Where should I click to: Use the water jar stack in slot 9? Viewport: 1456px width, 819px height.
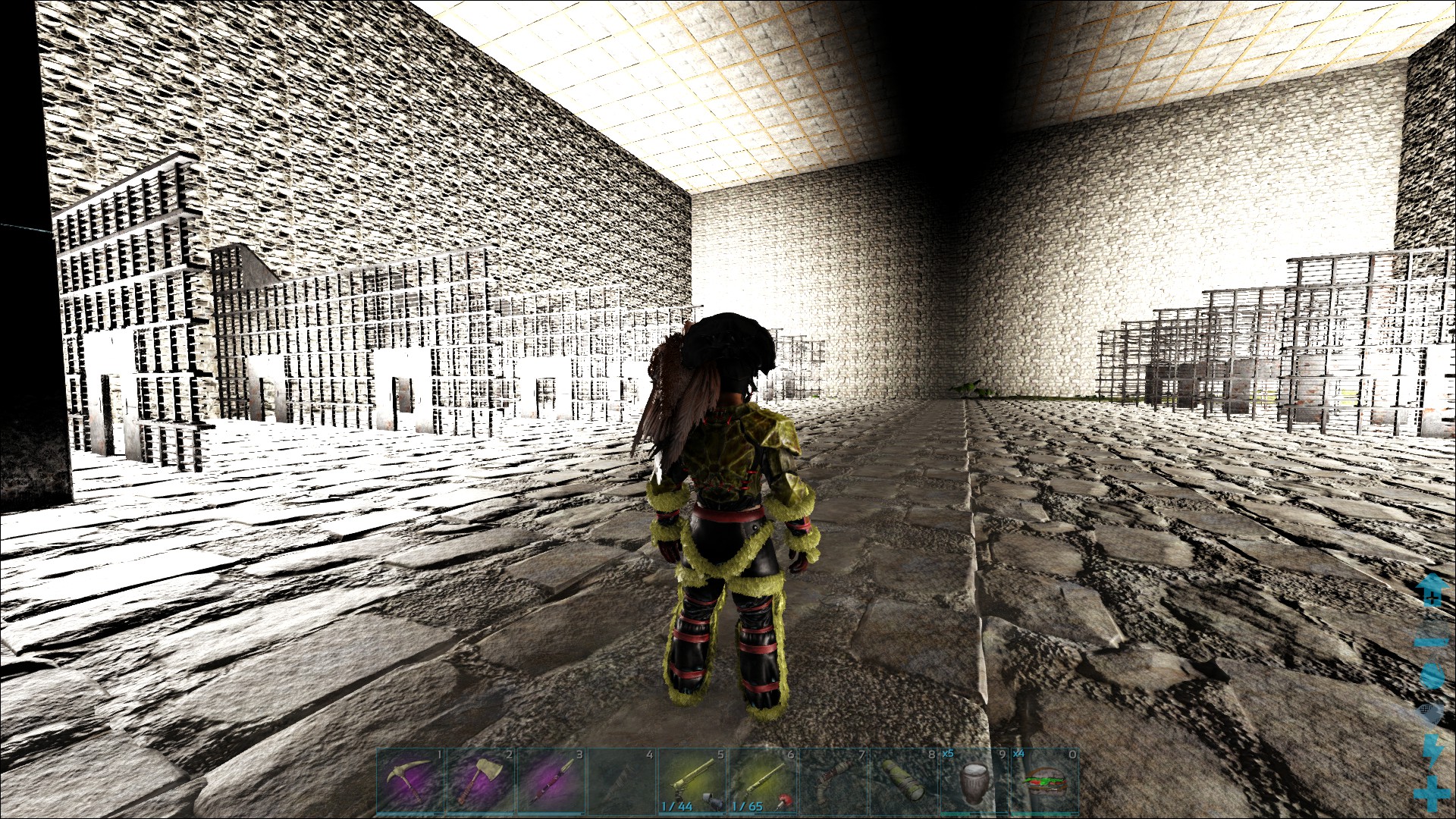point(974,781)
